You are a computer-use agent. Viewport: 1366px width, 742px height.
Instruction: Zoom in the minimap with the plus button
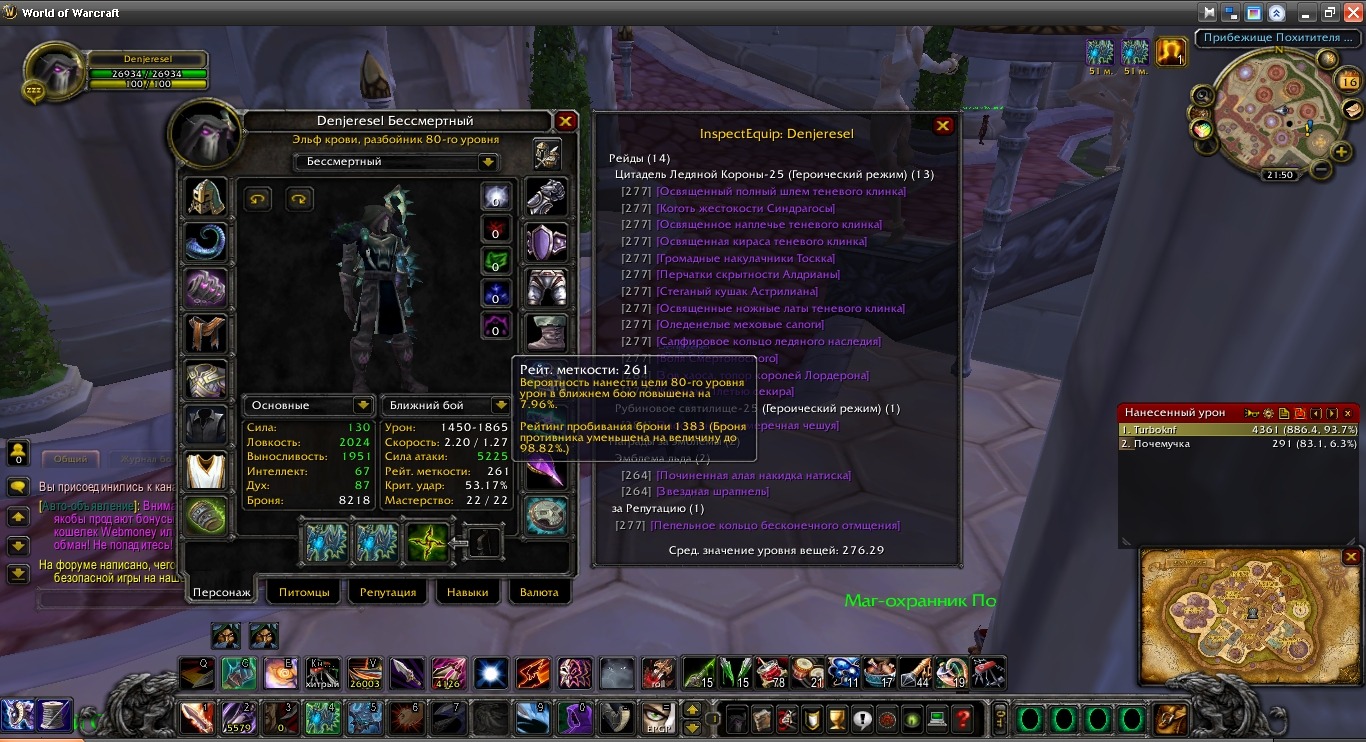pyautogui.click(x=1341, y=152)
